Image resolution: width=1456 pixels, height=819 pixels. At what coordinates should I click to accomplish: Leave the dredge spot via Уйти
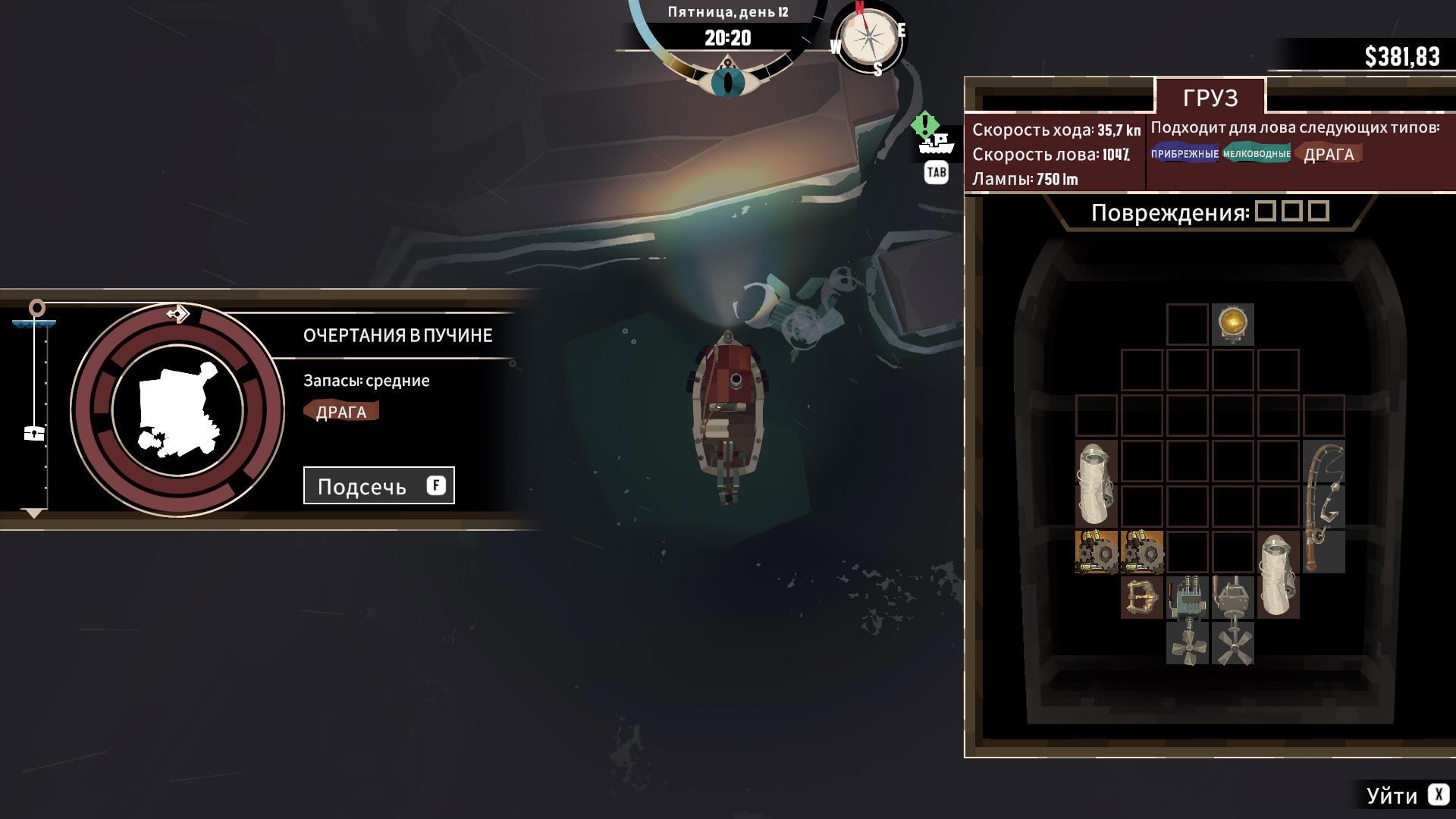tap(1405, 795)
